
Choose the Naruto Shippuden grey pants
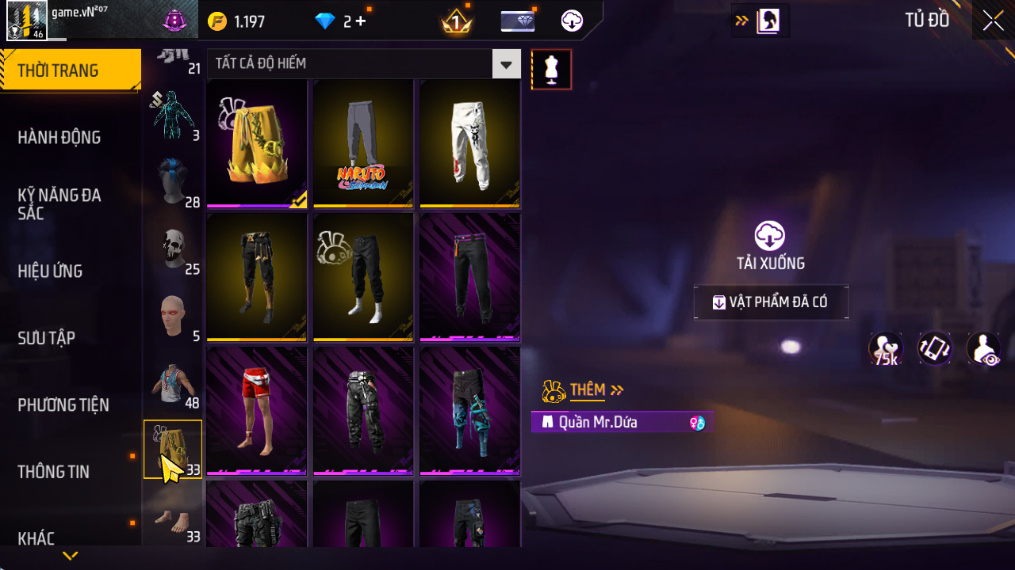click(x=363, y=143)
